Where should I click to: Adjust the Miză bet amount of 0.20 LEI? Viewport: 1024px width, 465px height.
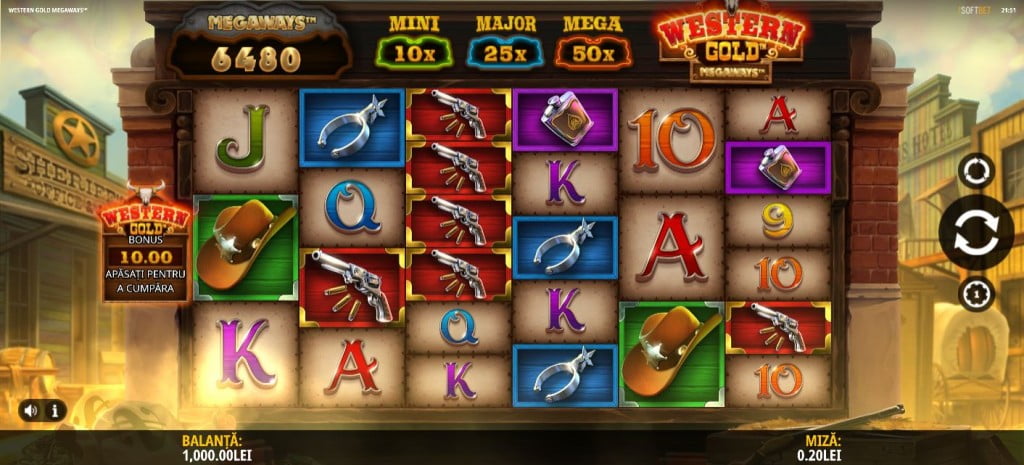827,447
